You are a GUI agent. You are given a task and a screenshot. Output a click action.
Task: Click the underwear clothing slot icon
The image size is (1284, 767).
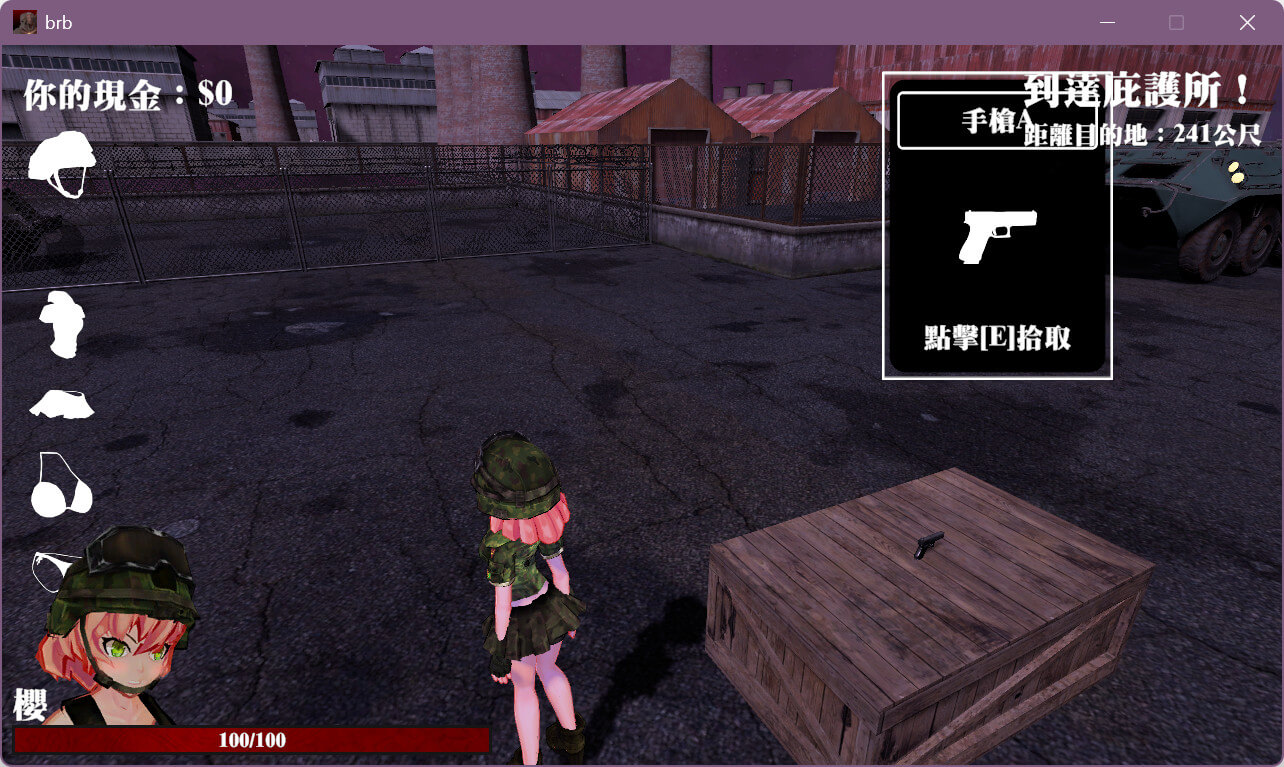(x=50, y=568)
